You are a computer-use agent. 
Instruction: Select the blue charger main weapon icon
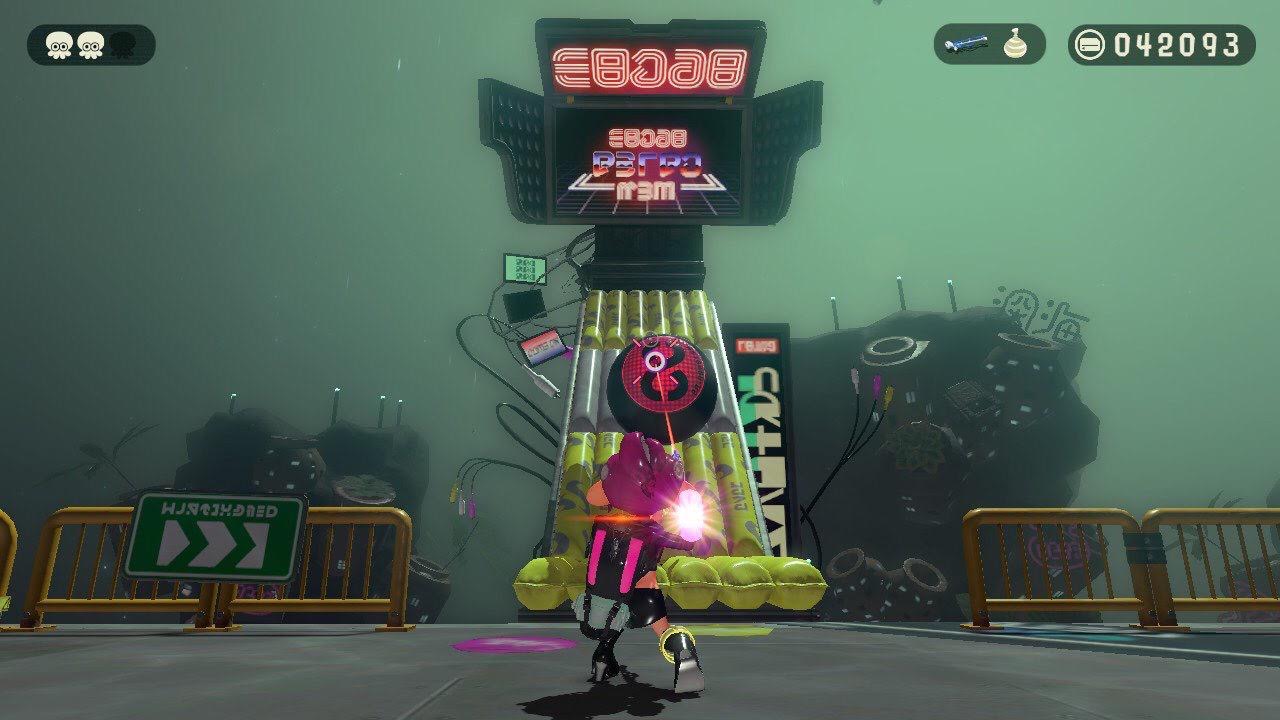tap(969, 45)
